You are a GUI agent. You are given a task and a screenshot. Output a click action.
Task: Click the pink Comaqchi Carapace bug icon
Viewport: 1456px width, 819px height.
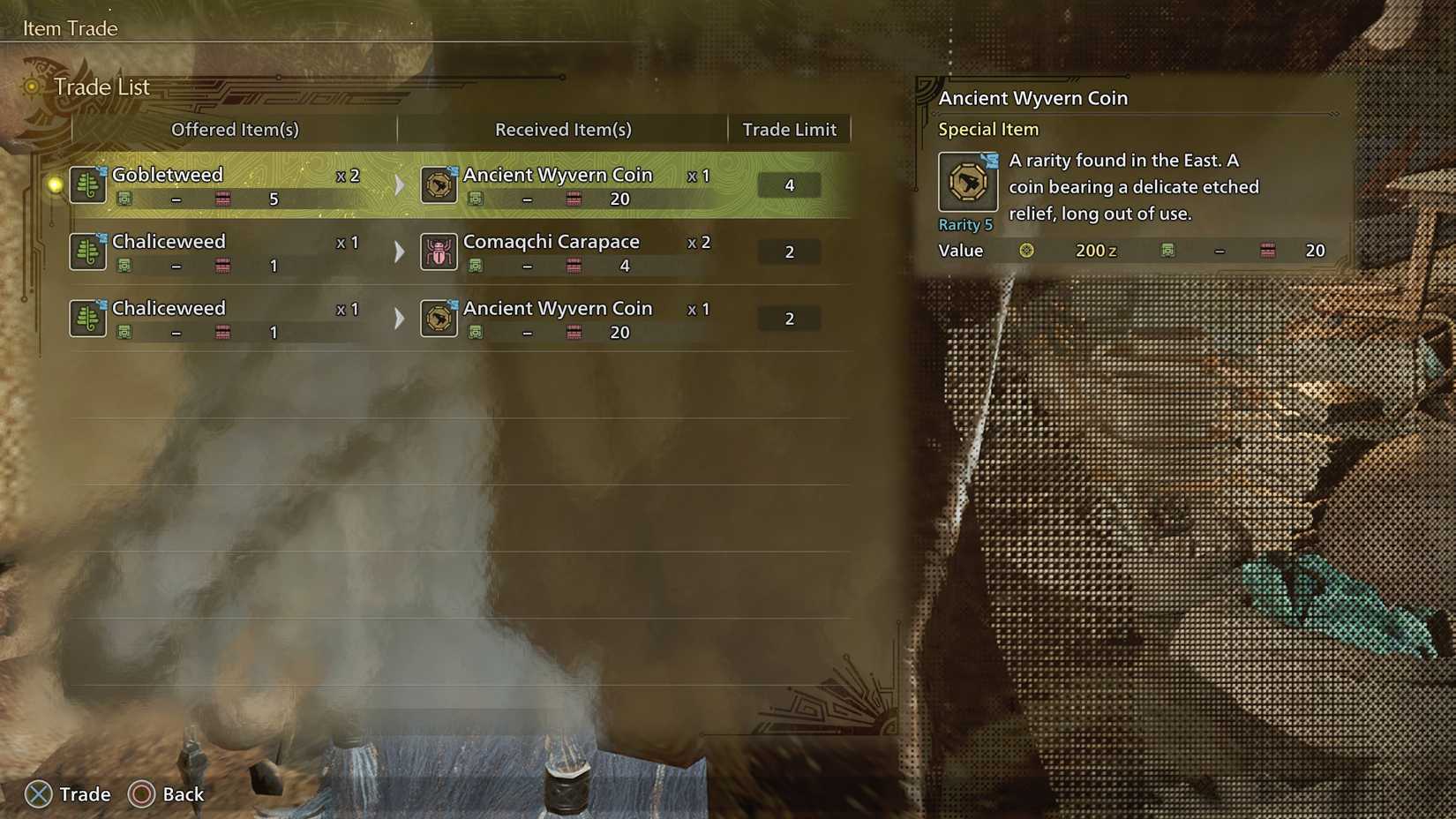[x=439, y=252]
